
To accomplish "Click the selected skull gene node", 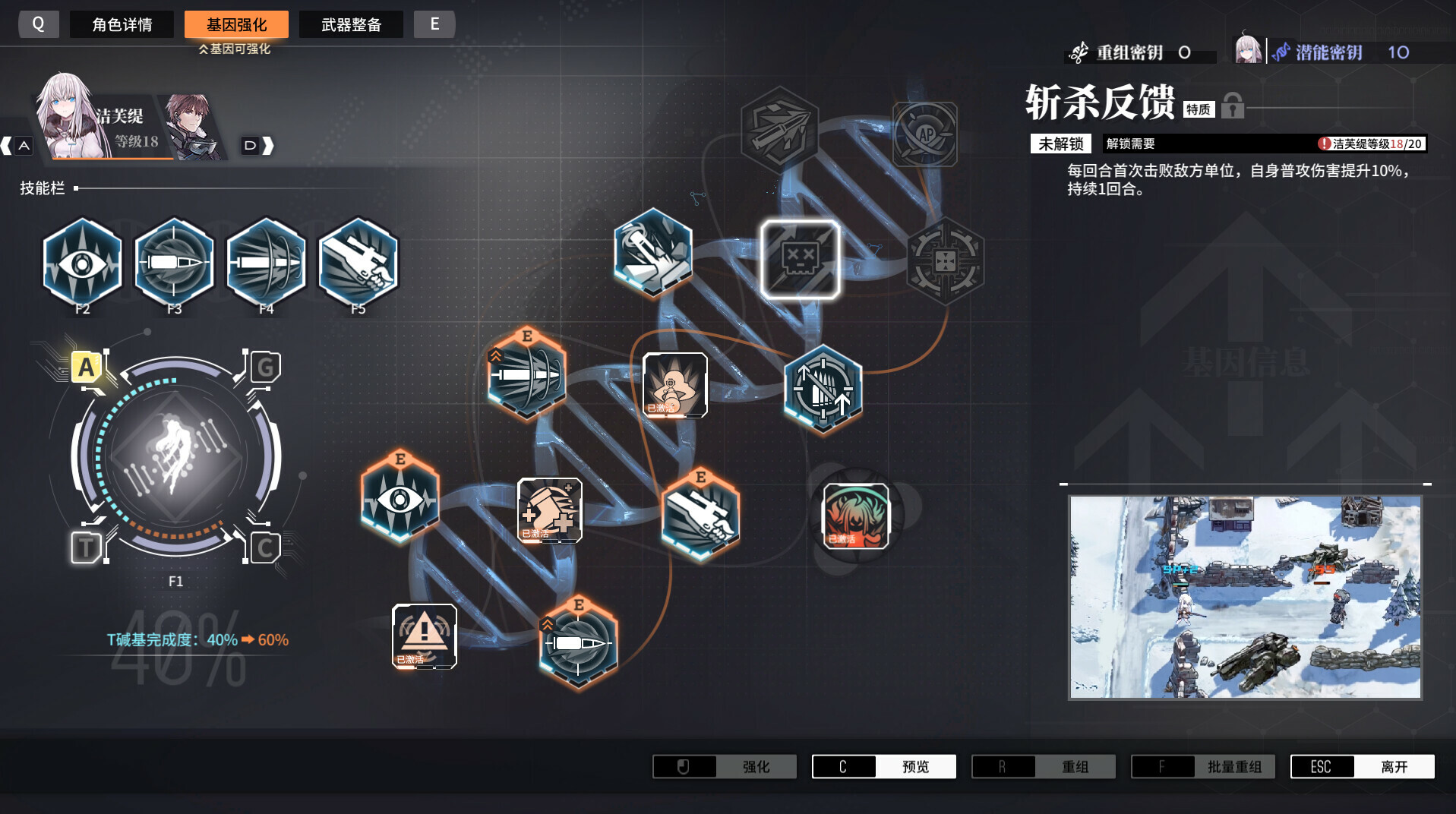I will (x=800, y=258).
